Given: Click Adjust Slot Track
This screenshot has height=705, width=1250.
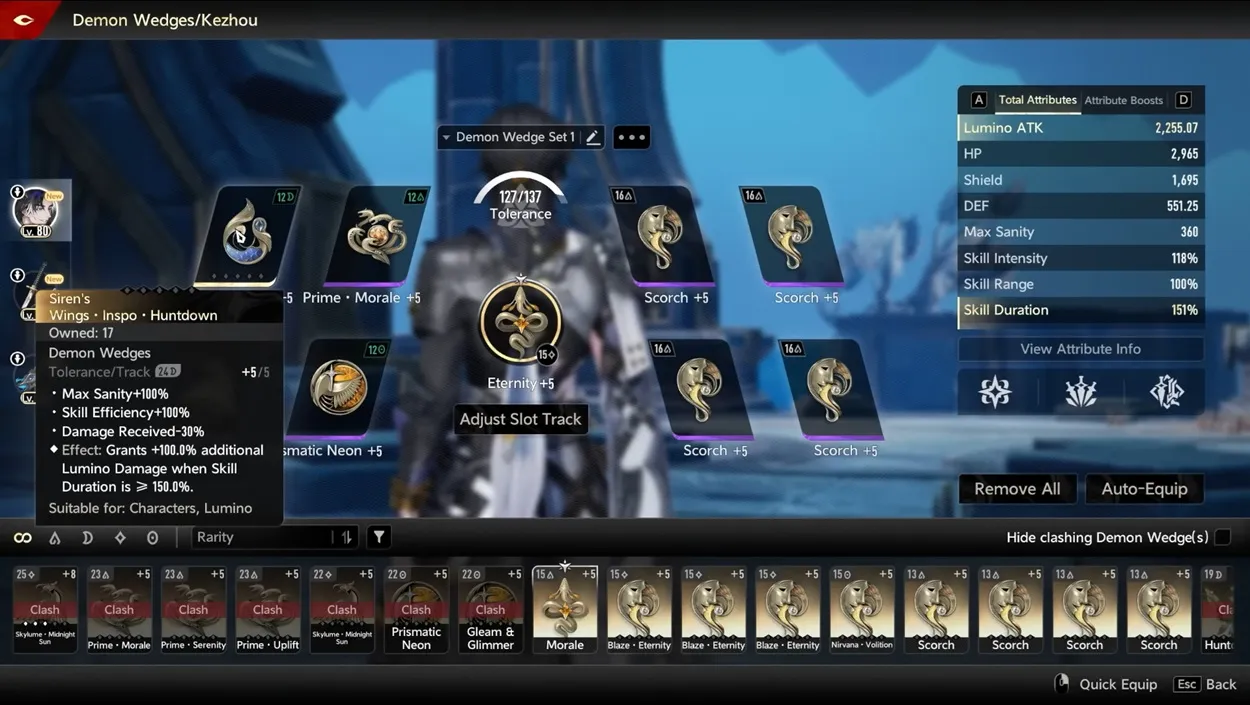Looking at the screenshot, I should coord(520,419).
